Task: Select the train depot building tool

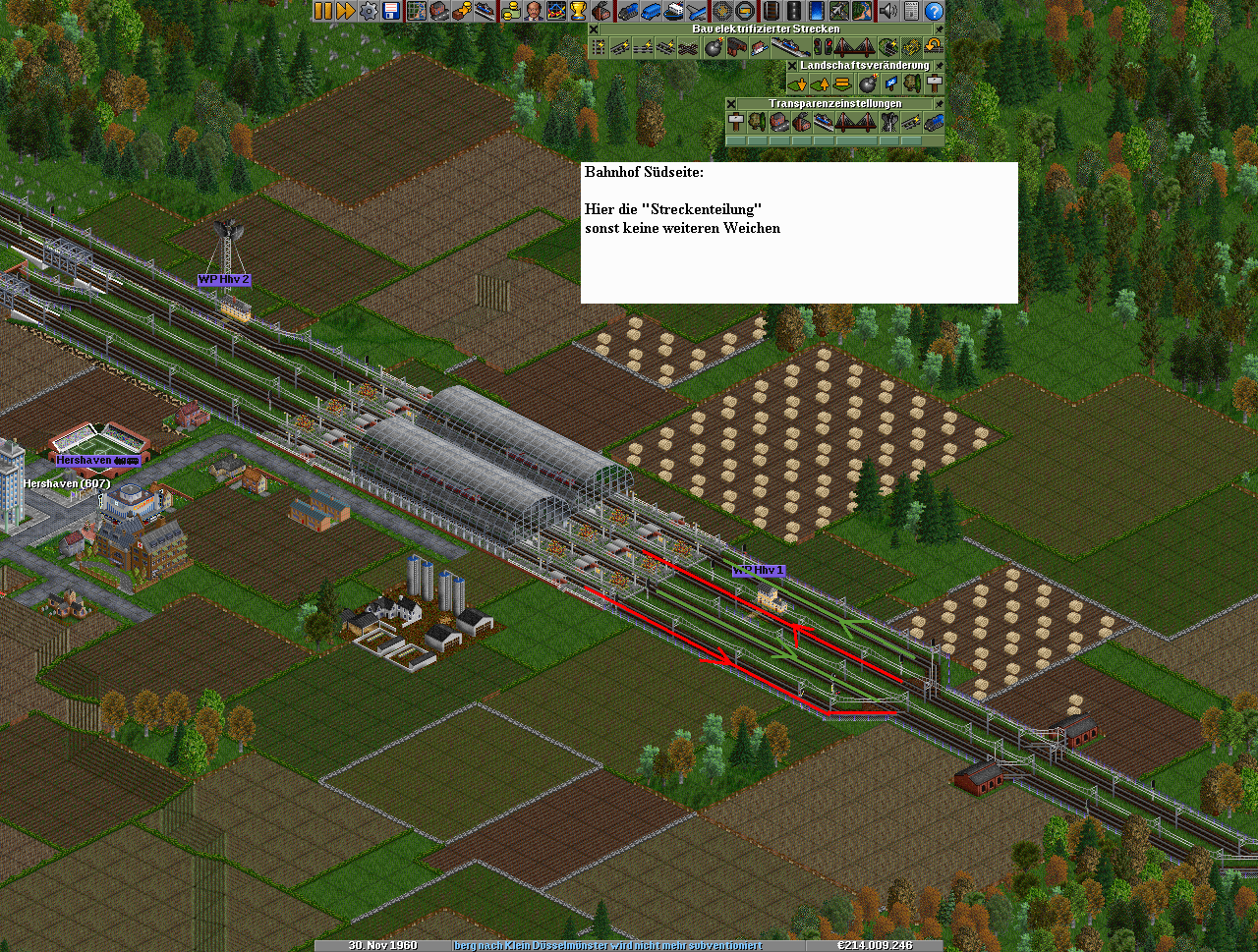Action: tap(736, 47)
